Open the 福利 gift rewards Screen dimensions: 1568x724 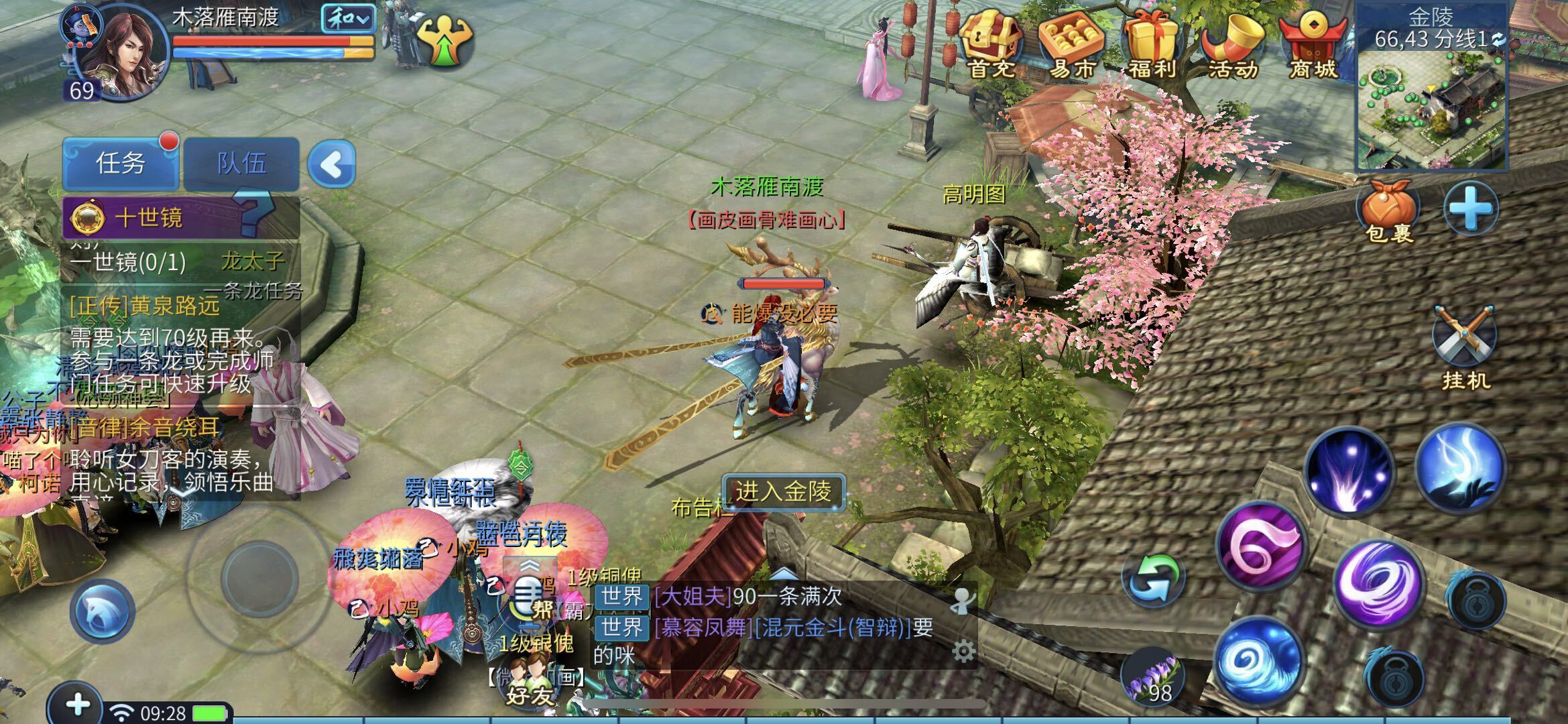1151,44
